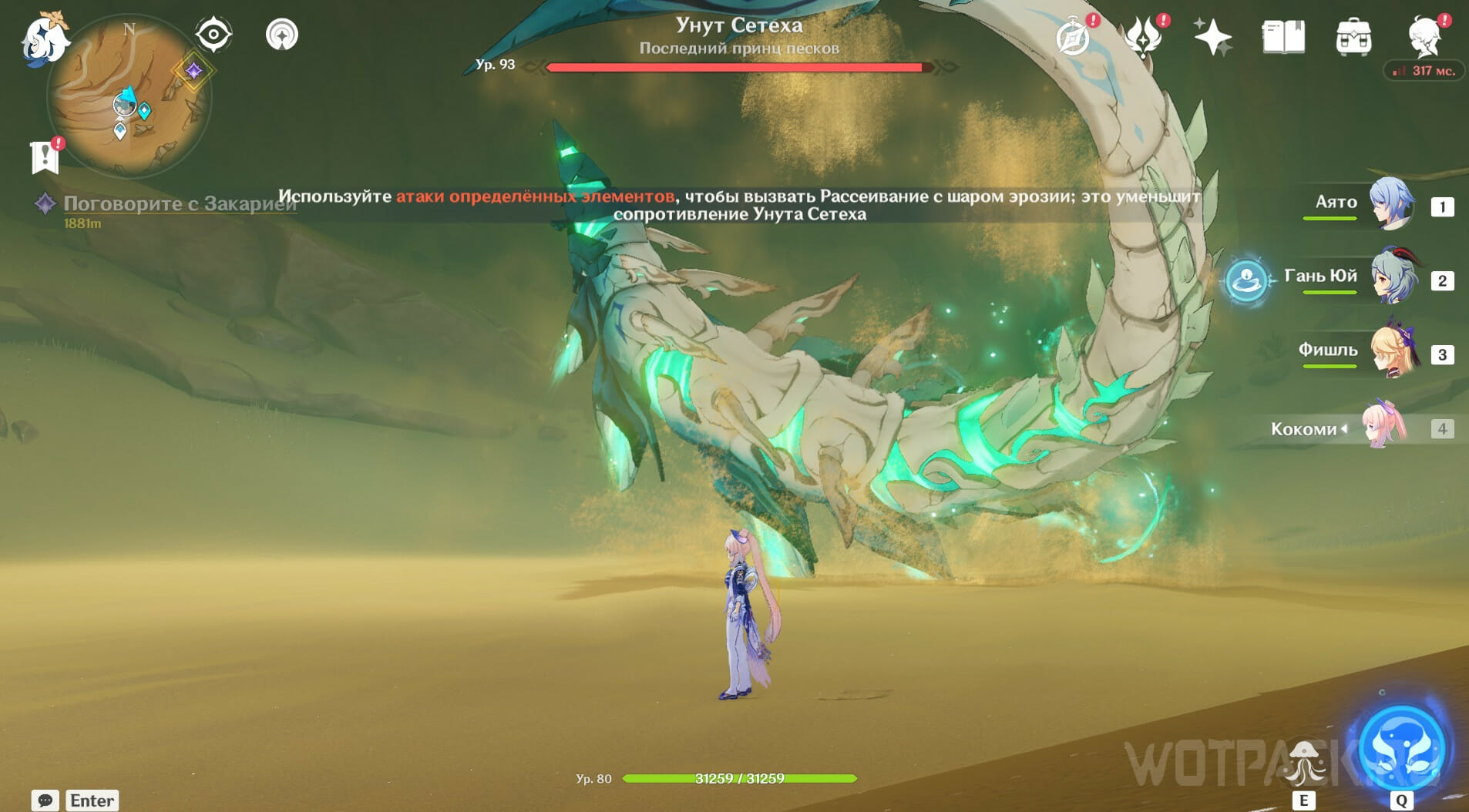
Task: Toggle the elemental sight eye icon
Action: (213, 35)
